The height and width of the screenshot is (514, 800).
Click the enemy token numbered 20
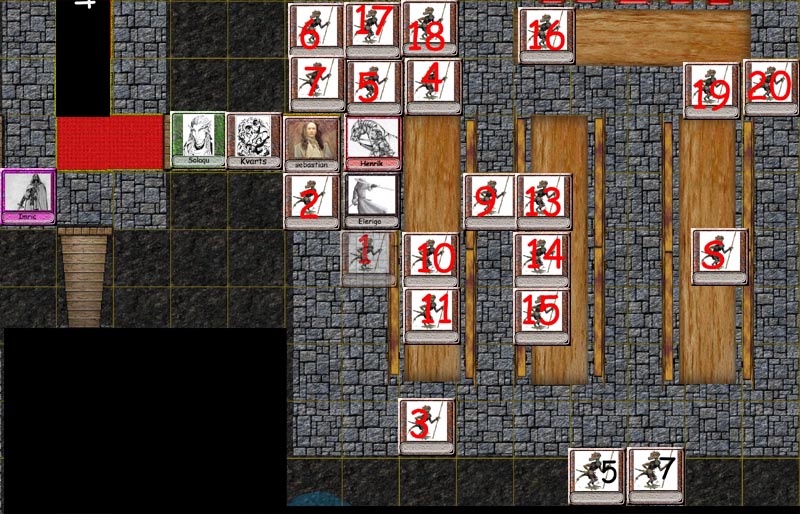771,87
